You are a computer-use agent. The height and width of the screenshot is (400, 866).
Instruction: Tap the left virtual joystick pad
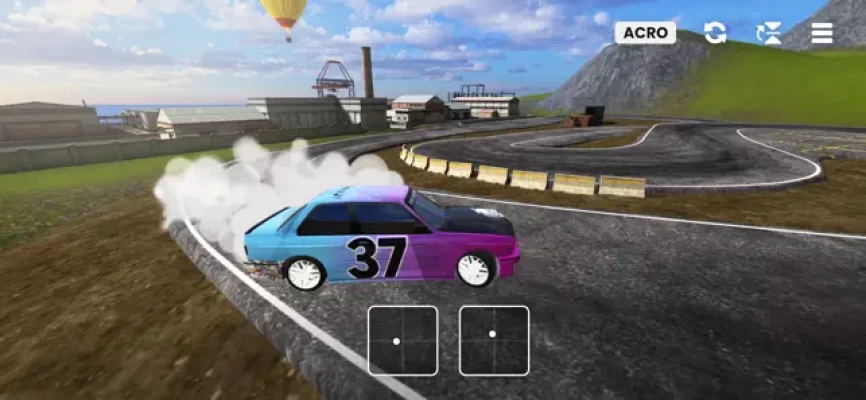pyautogui.click(x=403, y=340)
